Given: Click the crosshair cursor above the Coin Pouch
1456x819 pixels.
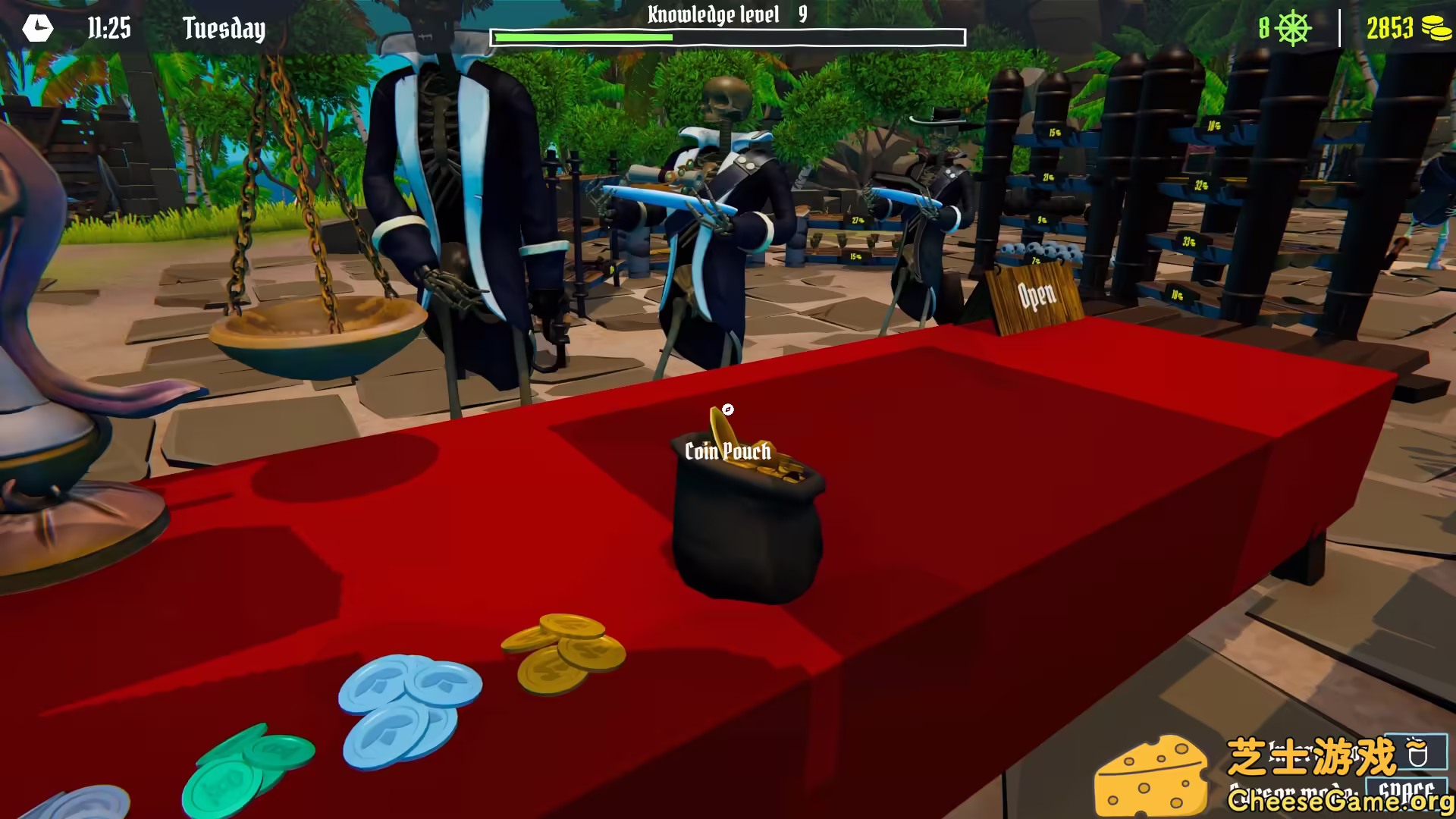Looking at the screenshot, I should pyautogui.click(x=726, y=410).
